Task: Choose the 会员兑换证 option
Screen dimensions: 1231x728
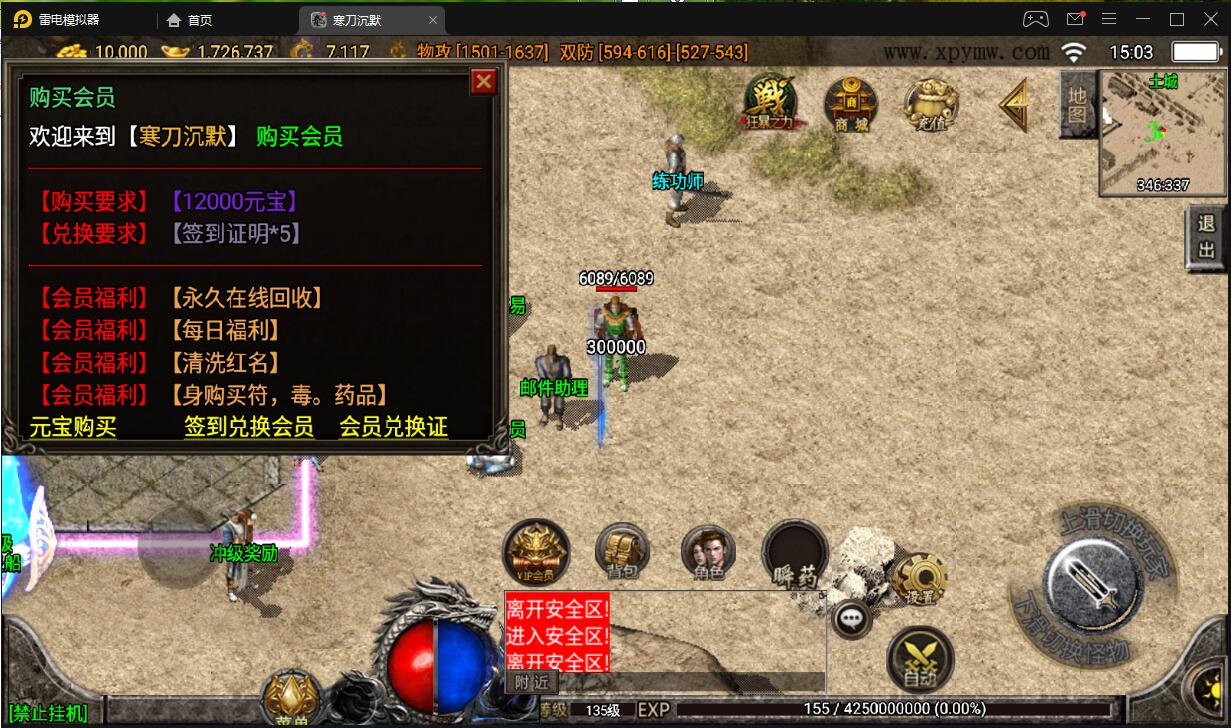Action: click(x=393, y=427)
